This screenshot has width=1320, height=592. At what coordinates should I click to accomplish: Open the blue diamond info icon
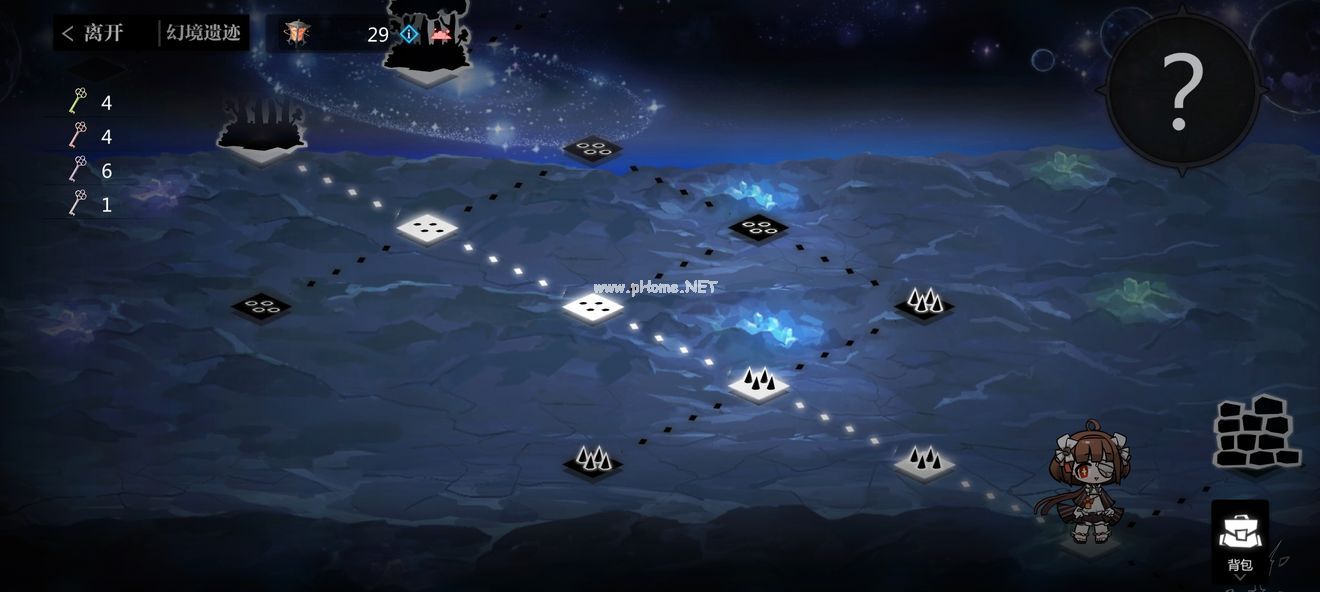(409, 34)
